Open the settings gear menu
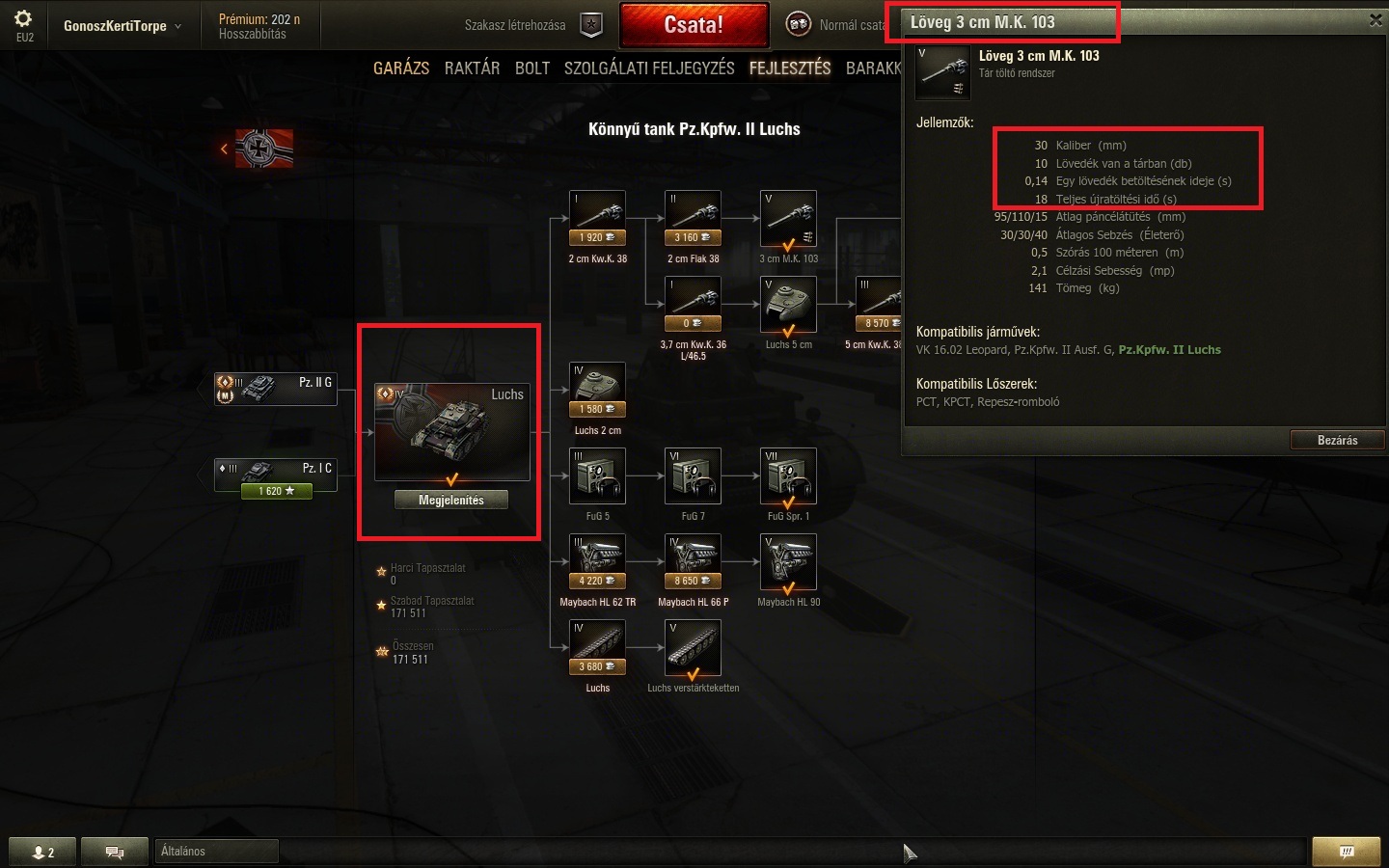This screenshot has width=1389, height=868. pos(24,19)
